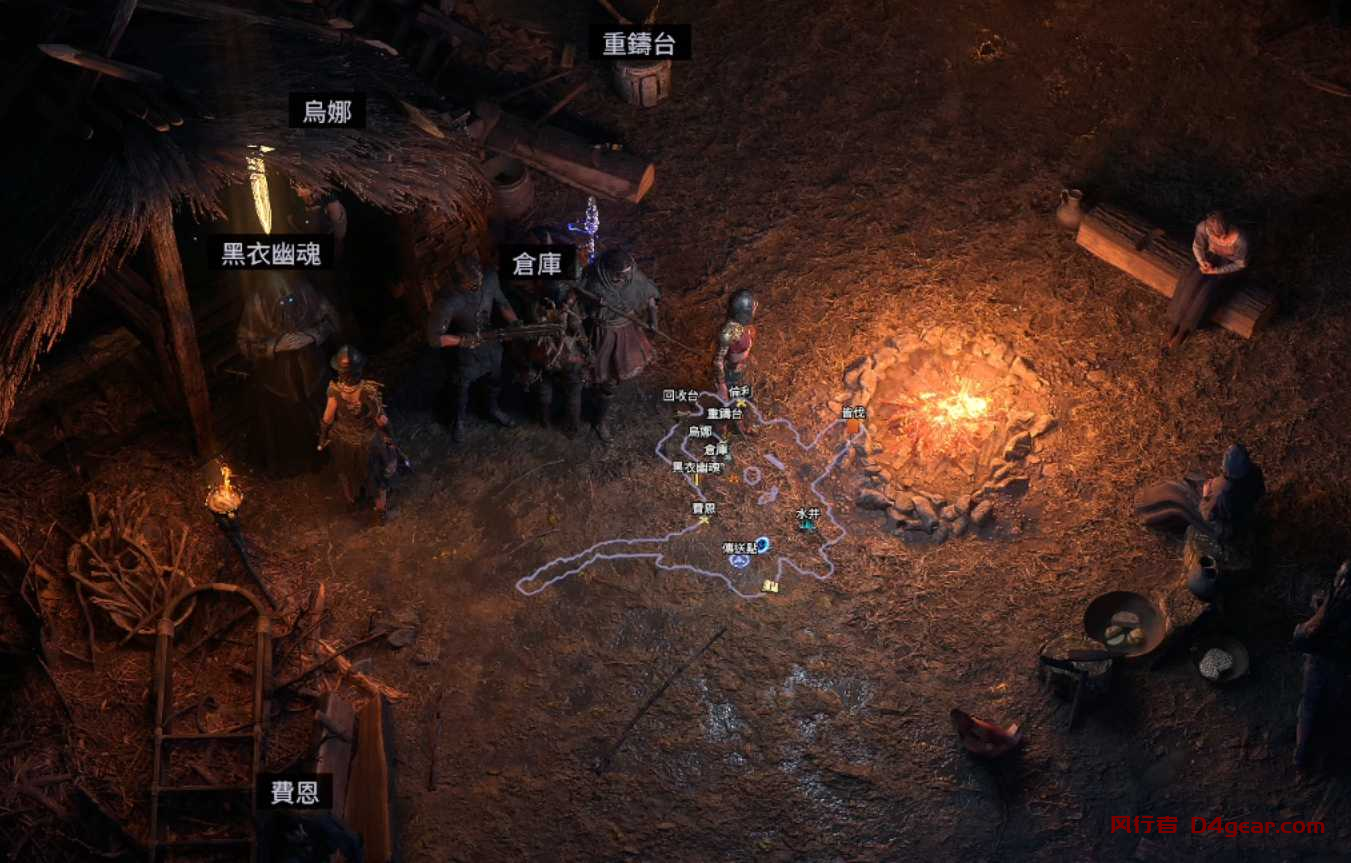Click the yellow star under 費恩 on the map
This screenshot has width=1351, height=863.
tap(704, 520)
